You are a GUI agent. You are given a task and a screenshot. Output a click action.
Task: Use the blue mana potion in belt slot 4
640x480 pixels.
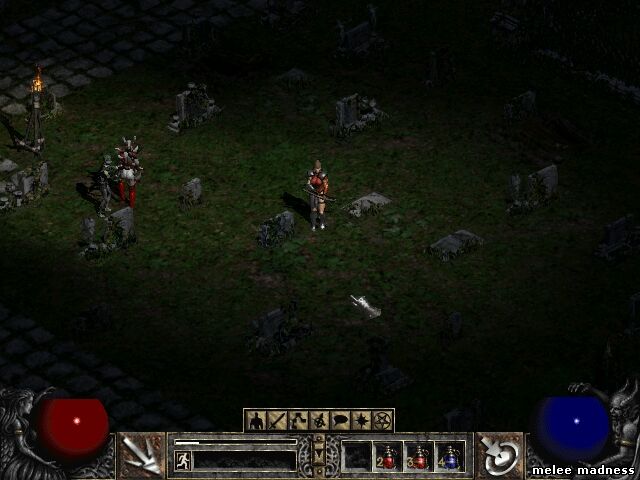tap(450, 457)
